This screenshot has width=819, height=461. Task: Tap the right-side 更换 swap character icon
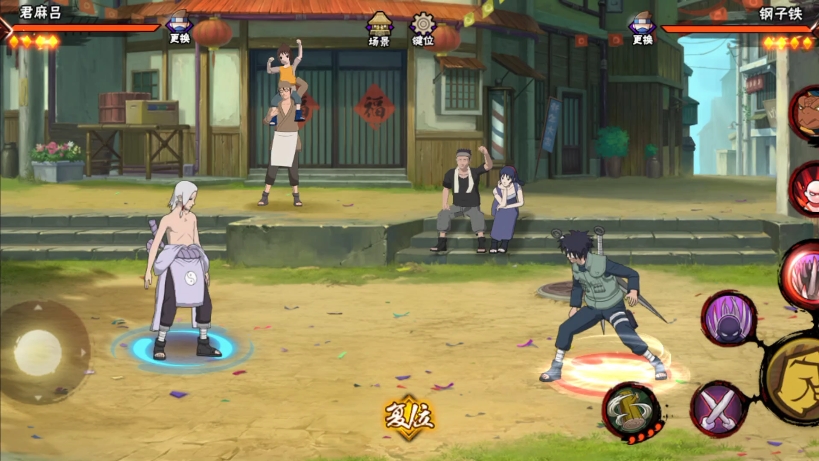tap(642, 27)
